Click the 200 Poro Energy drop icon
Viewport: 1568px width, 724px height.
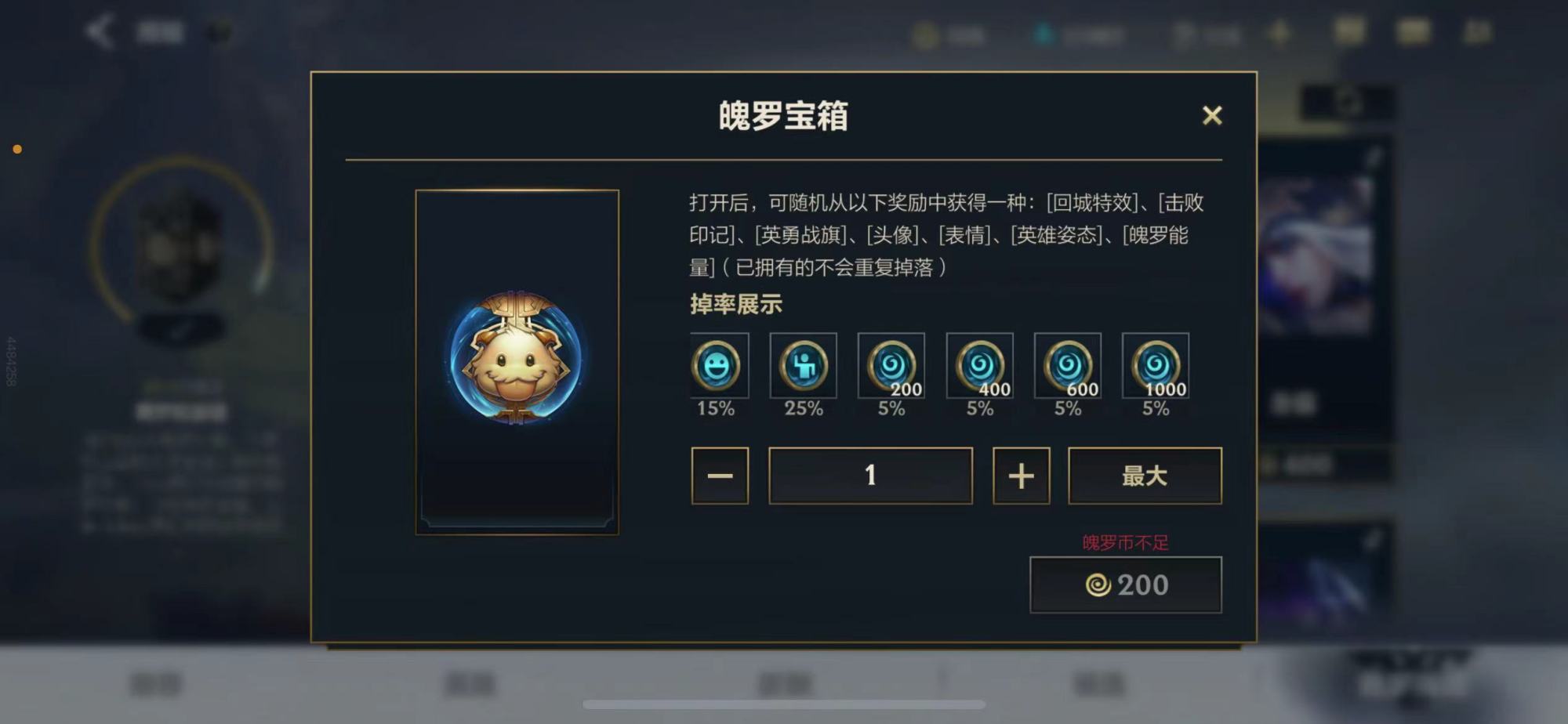click(891, 365)
